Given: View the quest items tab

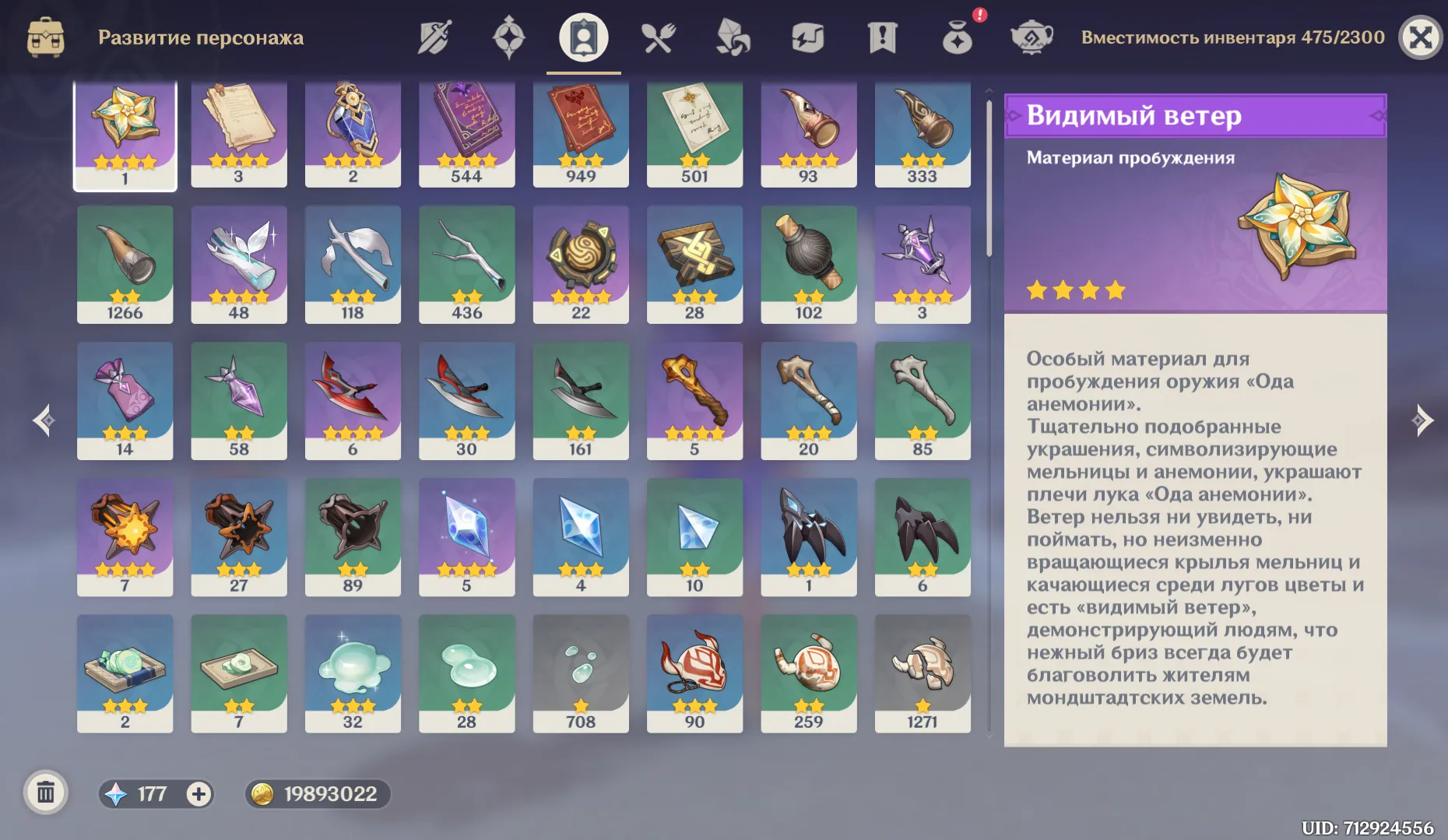Looking at the screenshot, I should (x=880, y=37).
